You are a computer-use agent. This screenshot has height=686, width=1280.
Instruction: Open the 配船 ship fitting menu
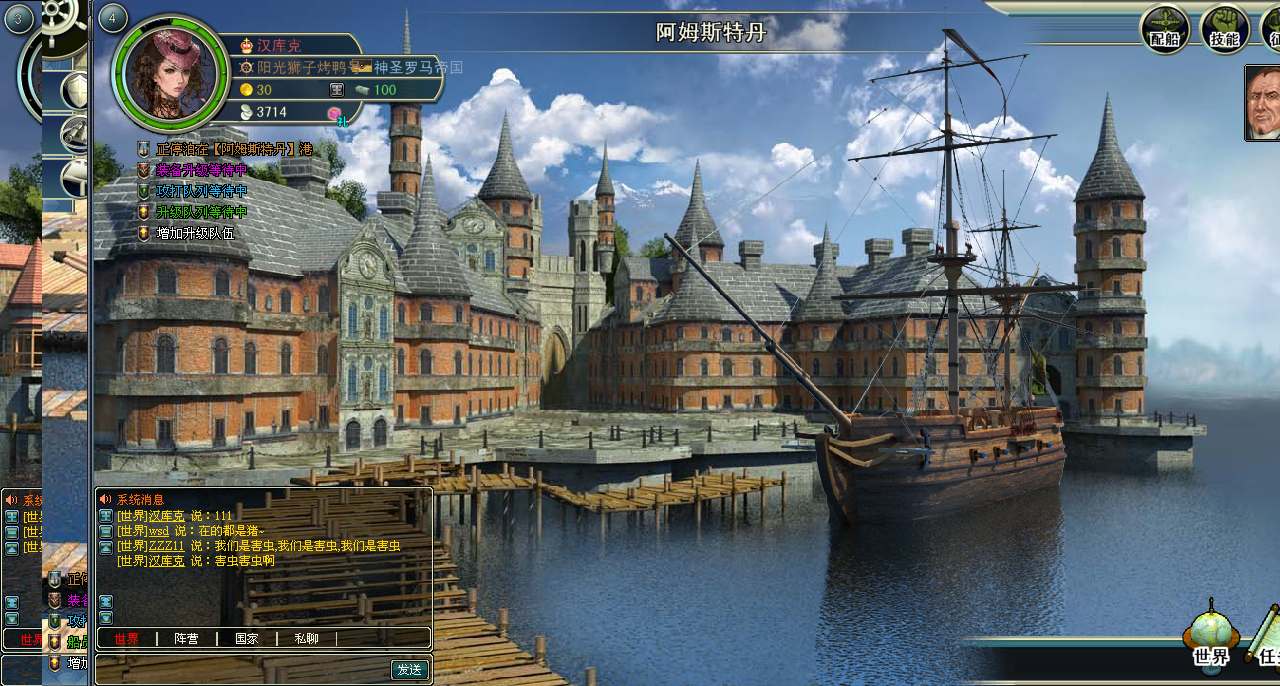click(1165, 29)
